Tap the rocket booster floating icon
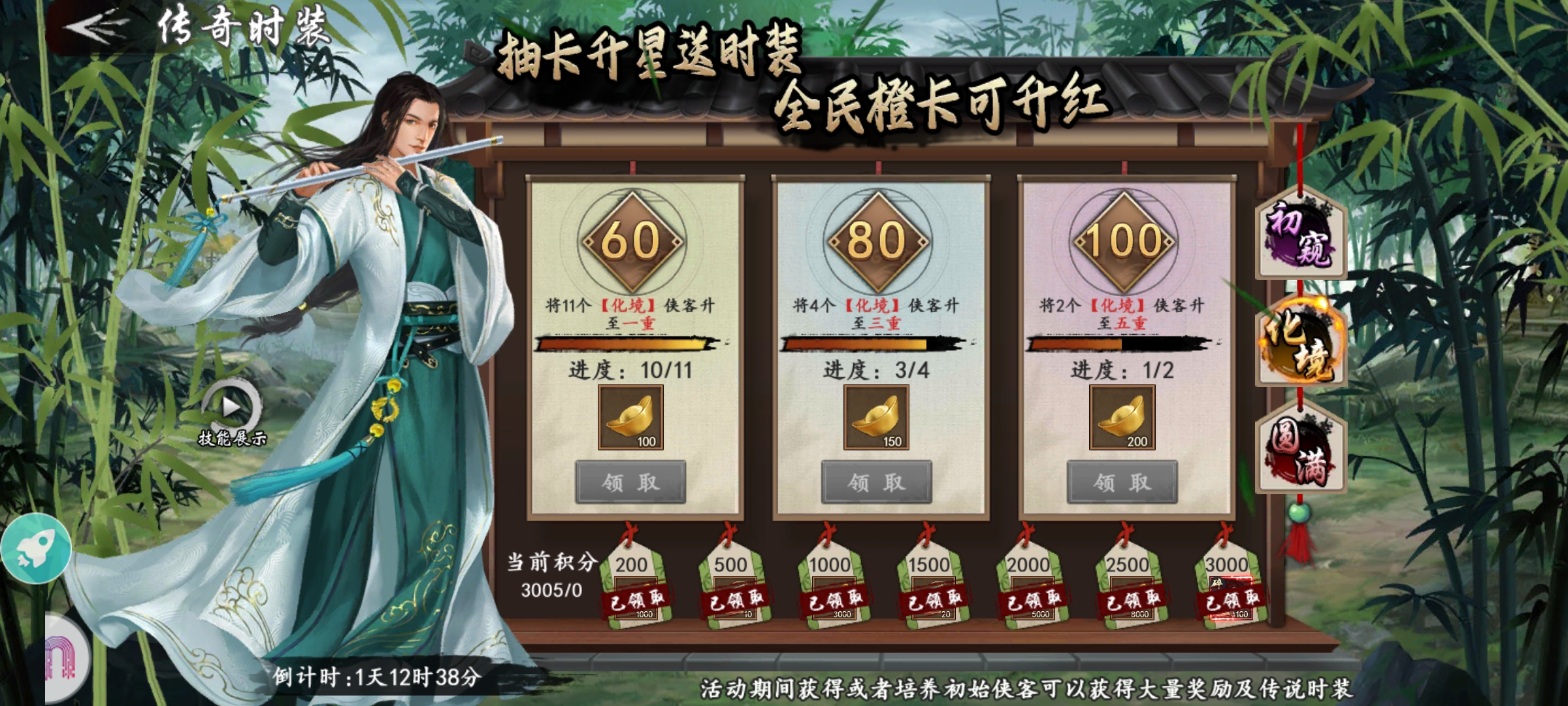 (x=36, y=548)
